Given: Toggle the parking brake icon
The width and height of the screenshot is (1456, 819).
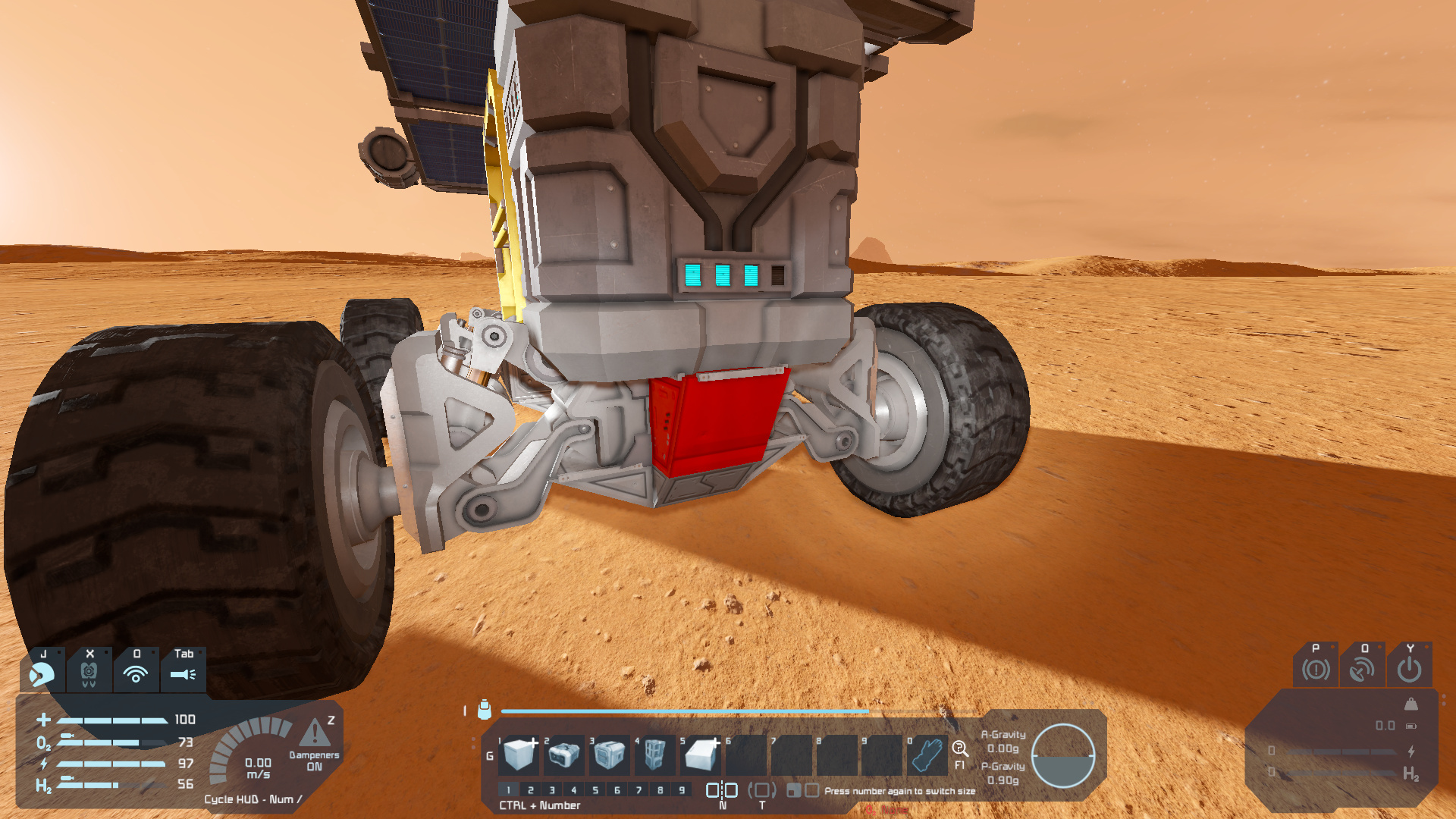Looking at the screenshot, I should pyautogui.click(x=1316, y=669).
